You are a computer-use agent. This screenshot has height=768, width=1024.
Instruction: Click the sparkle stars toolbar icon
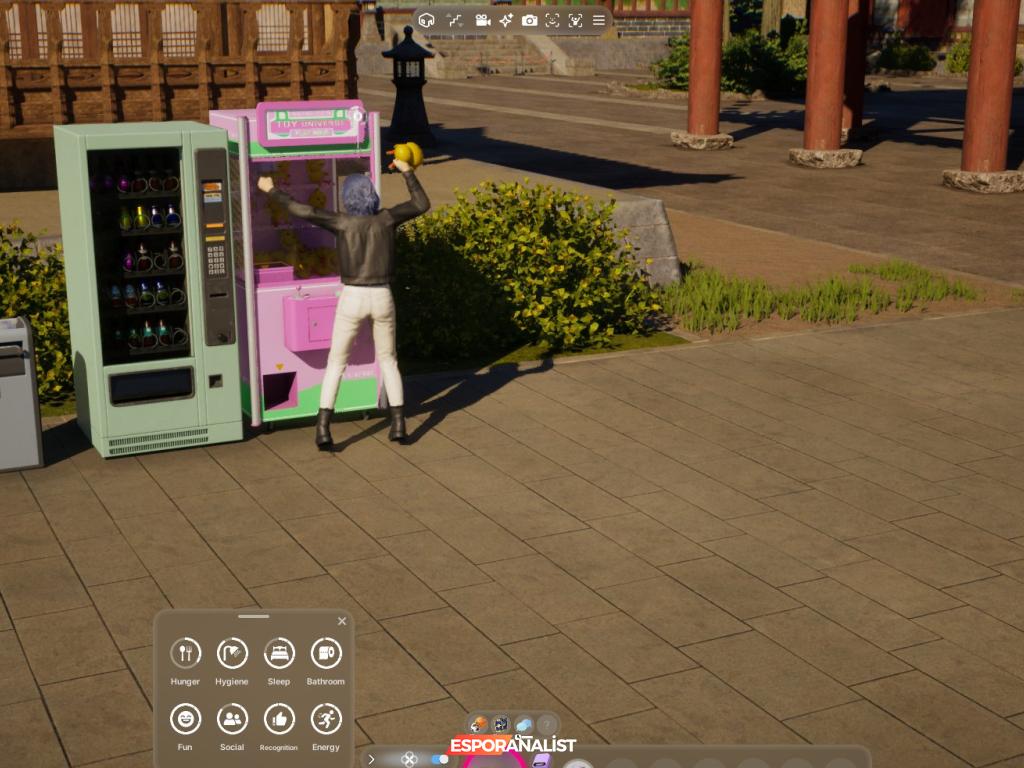[506, 20]
